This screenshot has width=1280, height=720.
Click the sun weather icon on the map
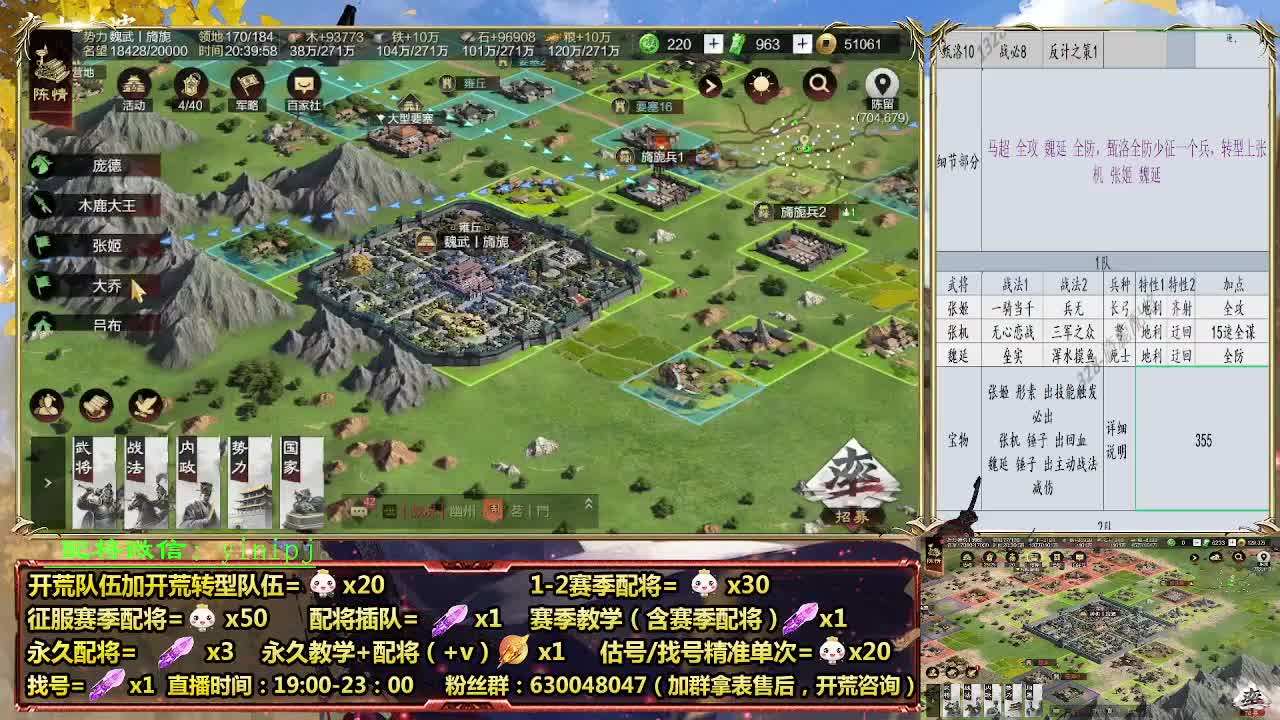(762, 86)
